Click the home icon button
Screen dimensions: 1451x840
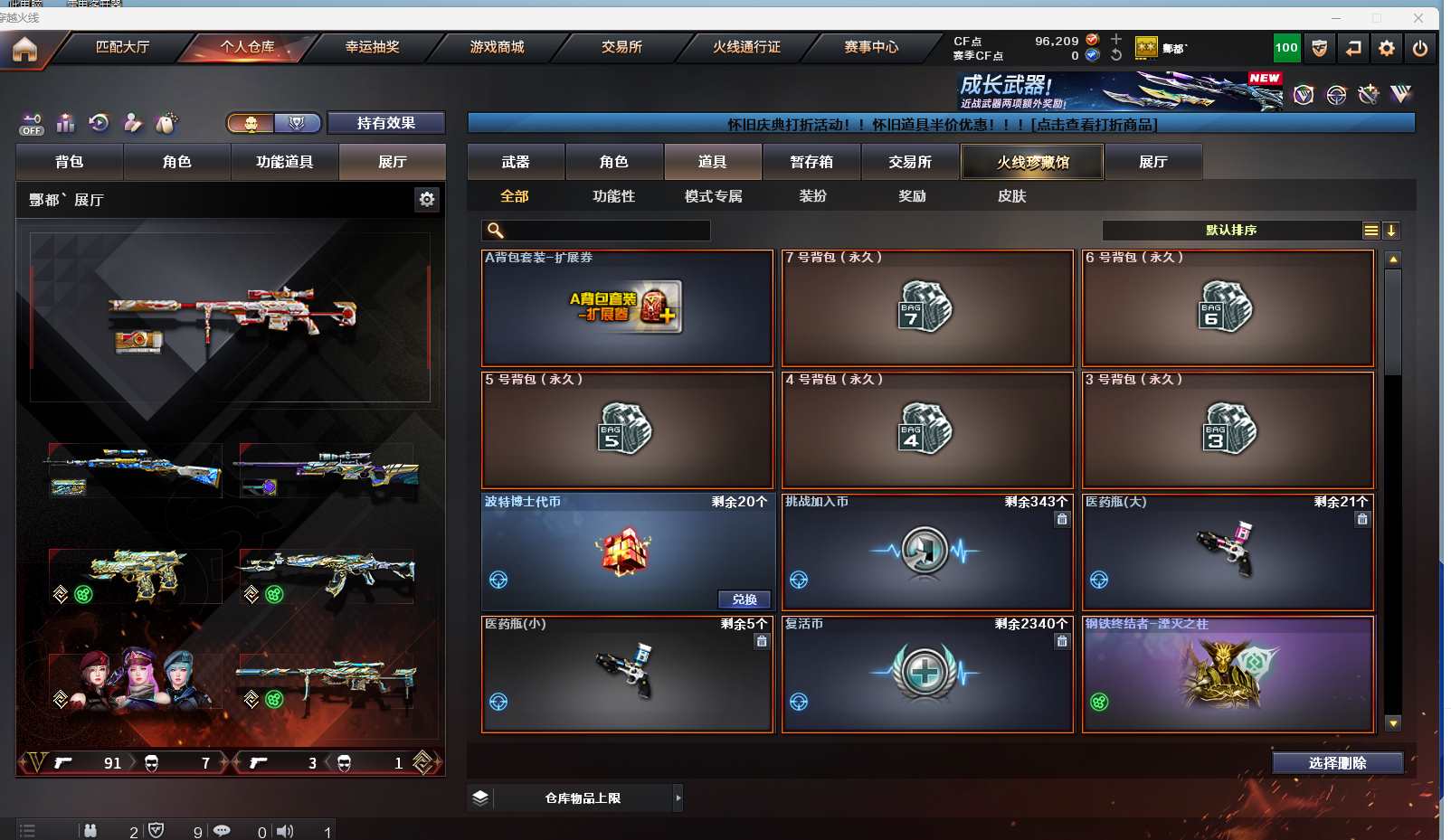pos(24,49)
